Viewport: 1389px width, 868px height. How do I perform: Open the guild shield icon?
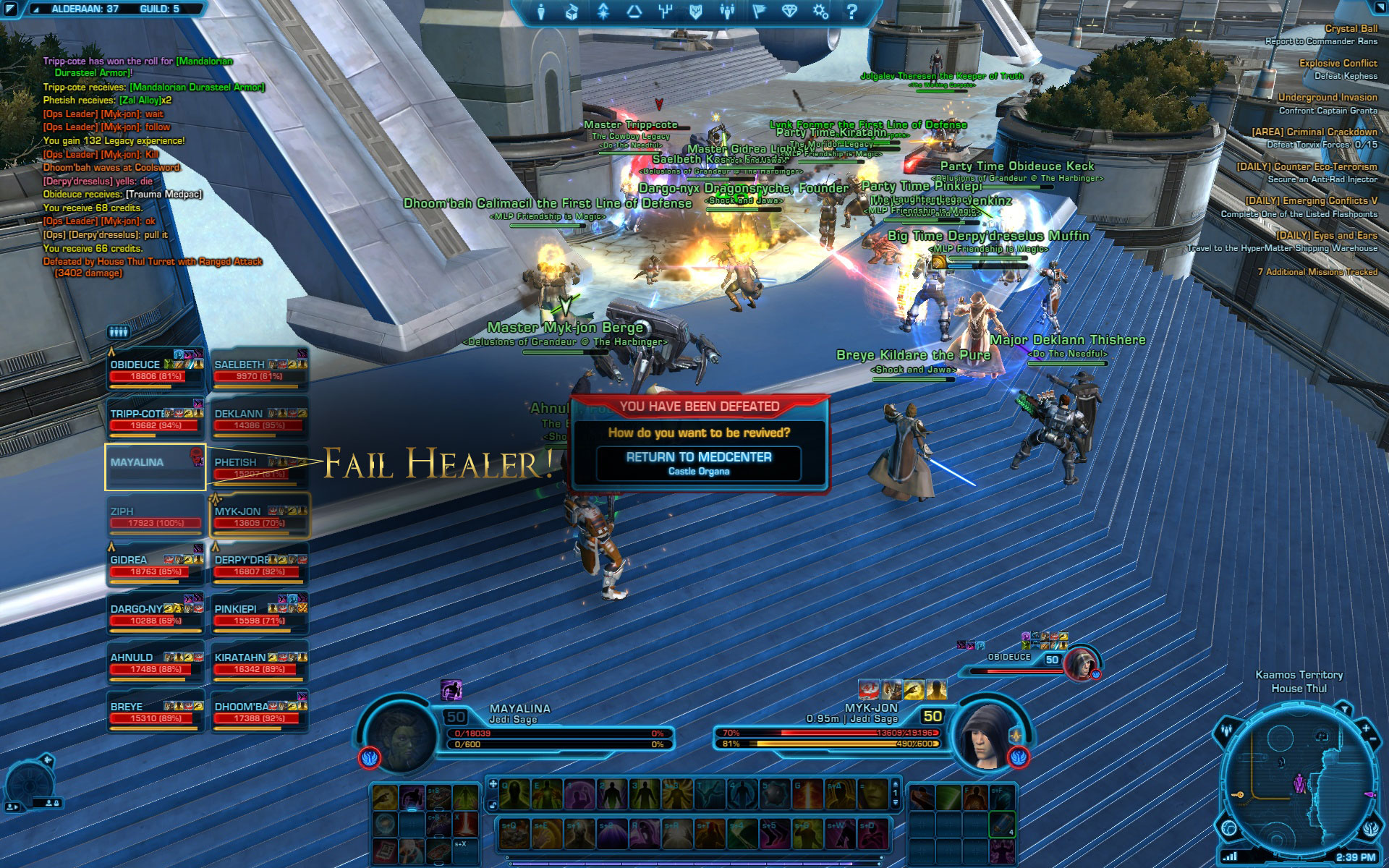pos(696,12)
